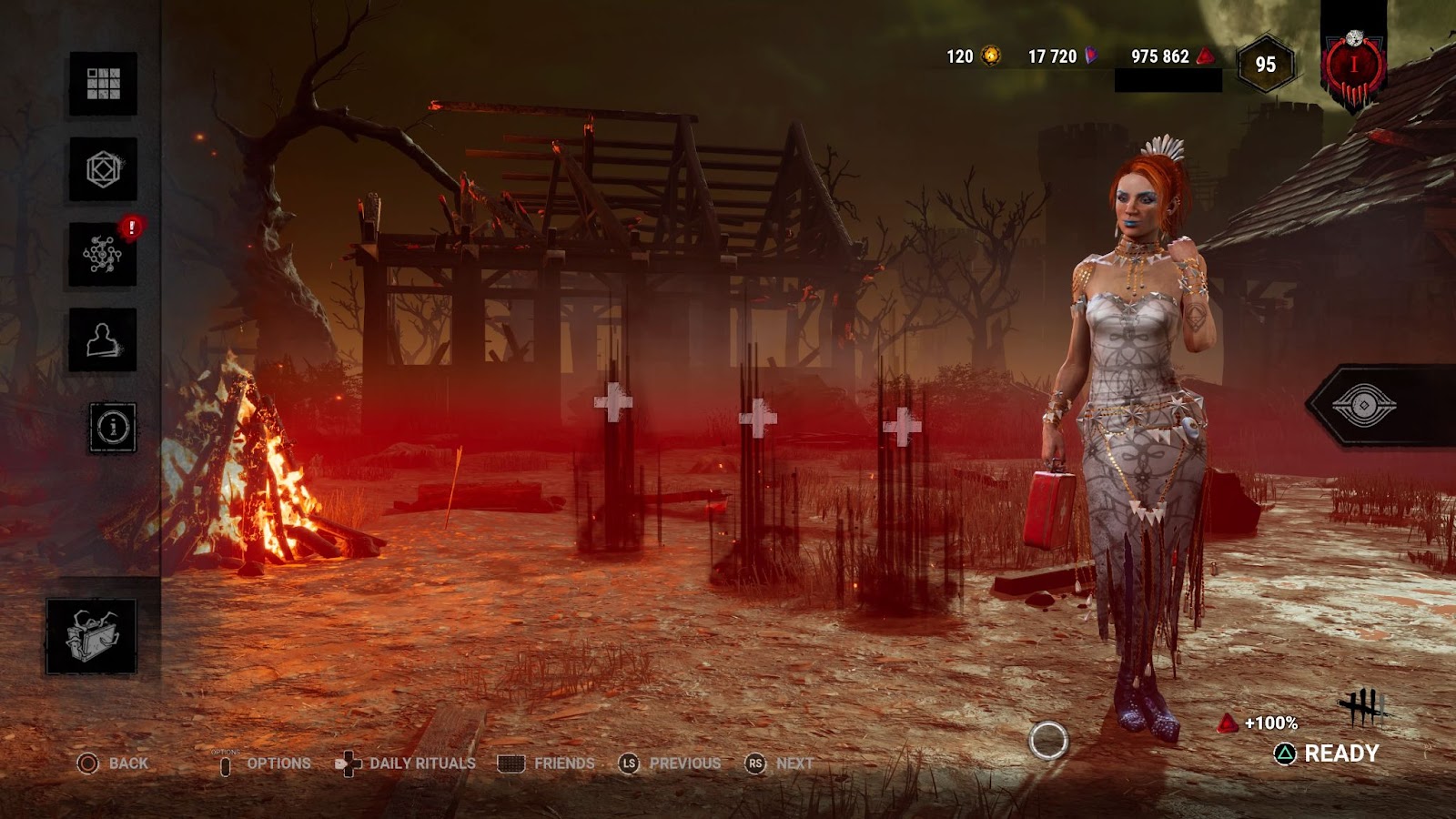
Task: Switch to the PREVIOUS character
Action: coord(670,763)
